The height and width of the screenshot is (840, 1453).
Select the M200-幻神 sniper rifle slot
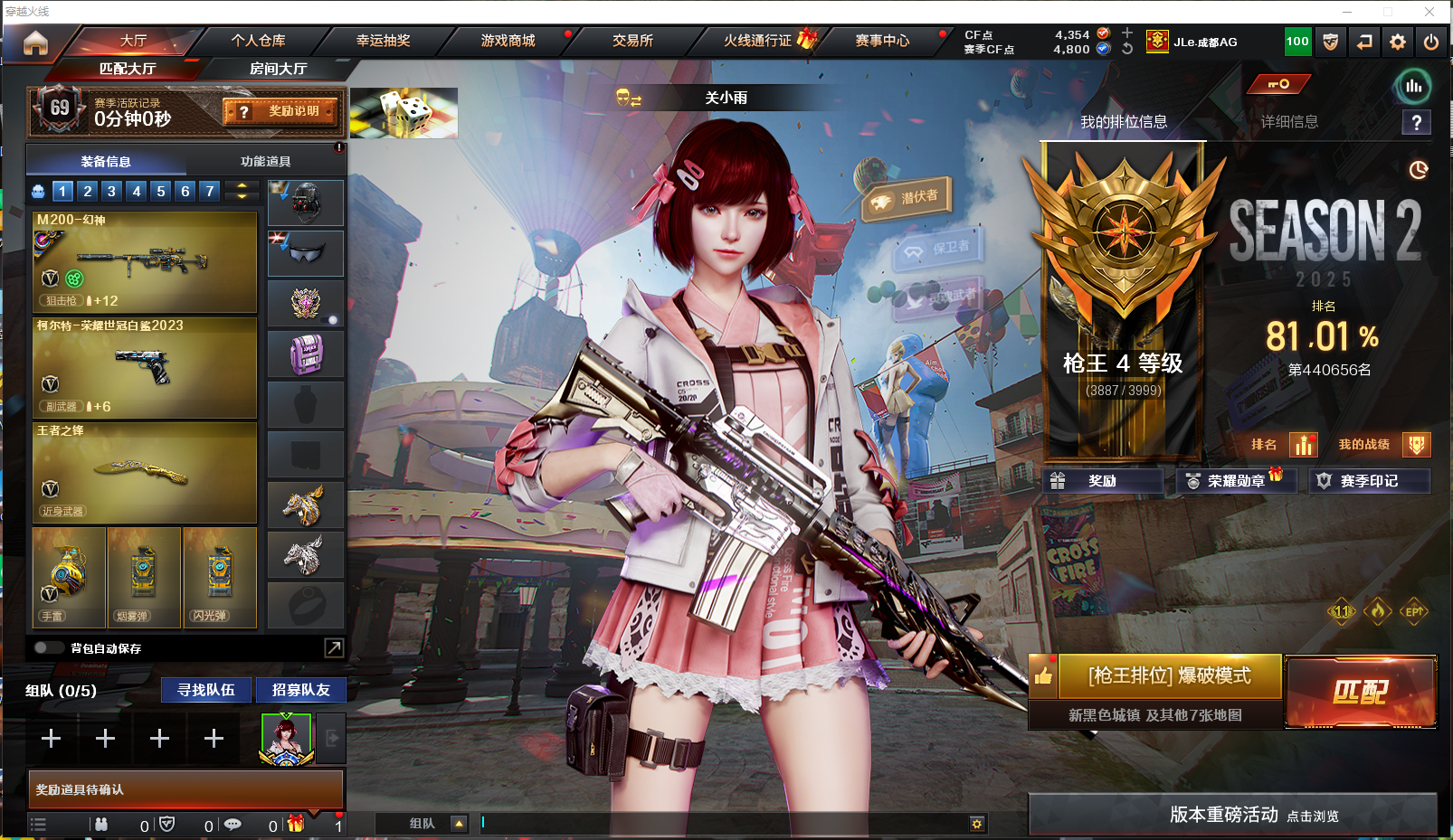click(145, 262)
